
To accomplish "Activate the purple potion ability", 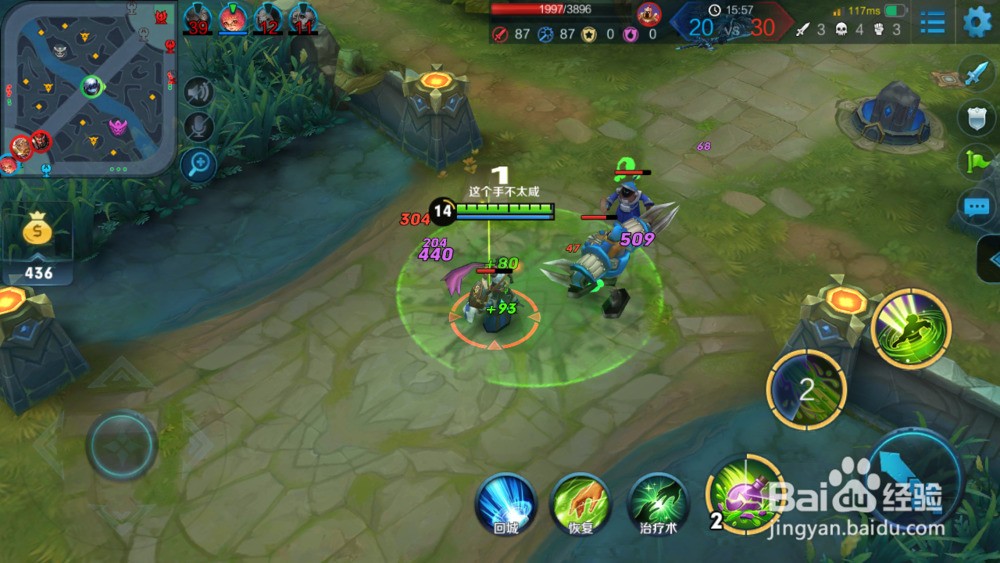I will [744, 494].
